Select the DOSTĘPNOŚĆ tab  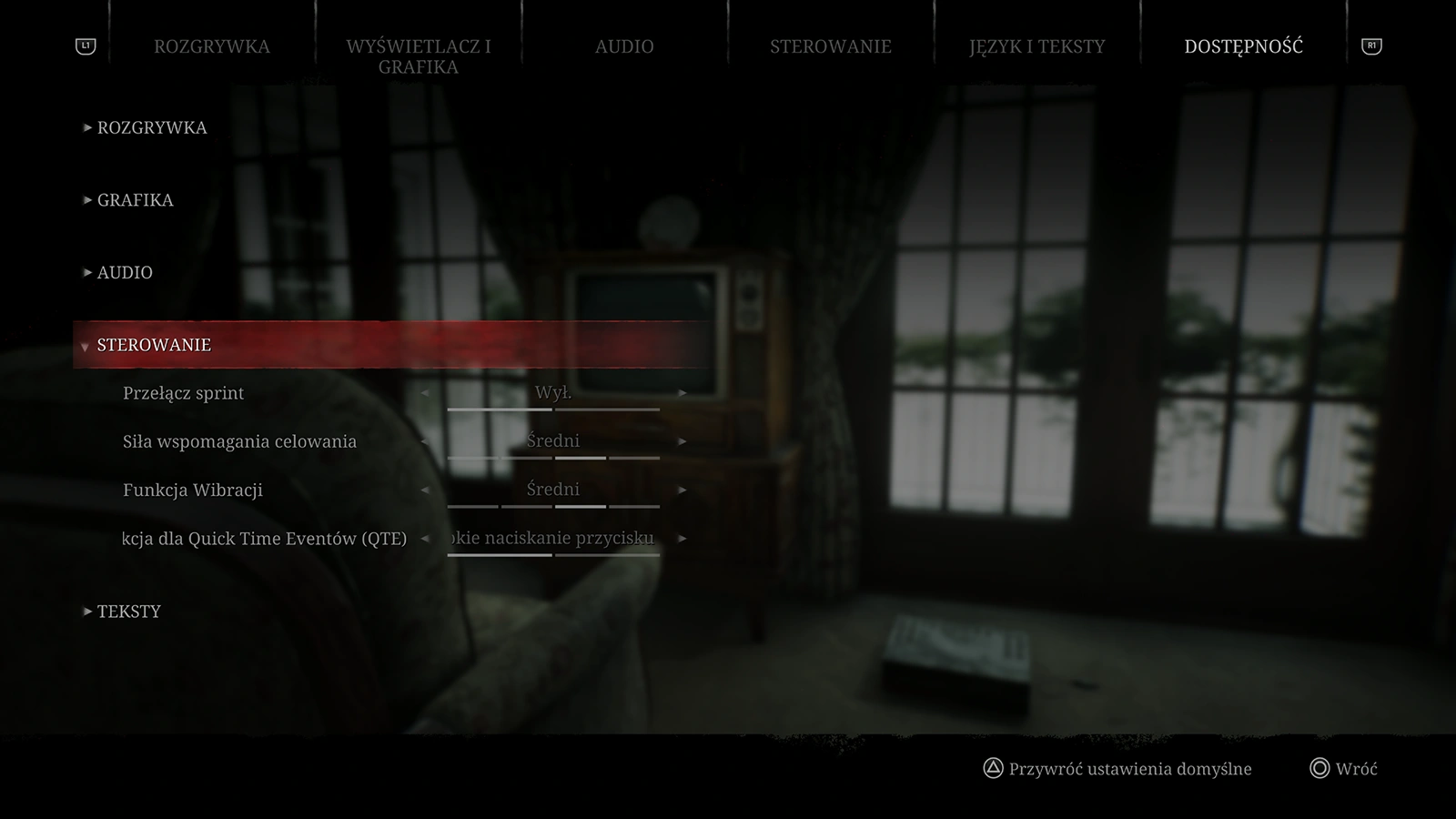tap(1243, 46)
